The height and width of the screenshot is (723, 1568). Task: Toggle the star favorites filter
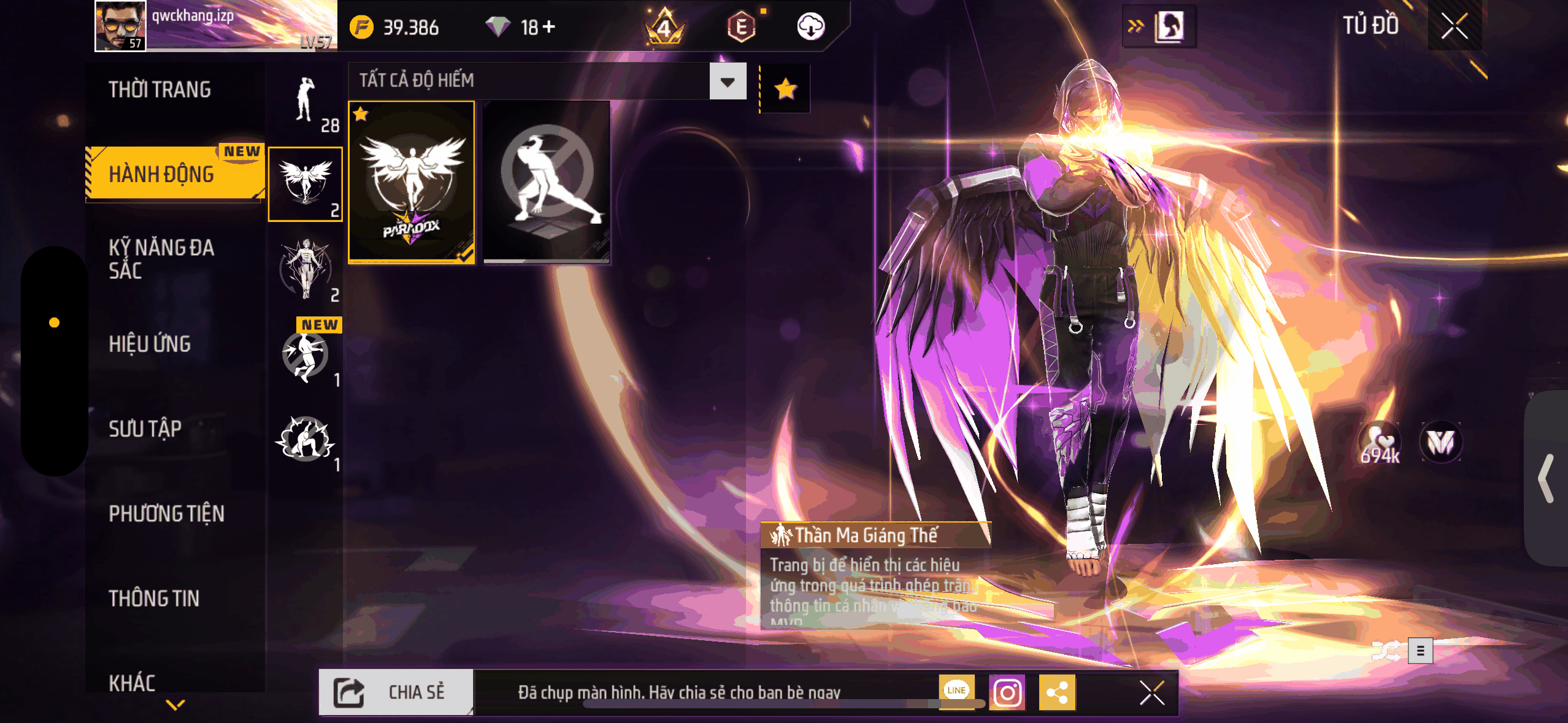pos(785,90)
